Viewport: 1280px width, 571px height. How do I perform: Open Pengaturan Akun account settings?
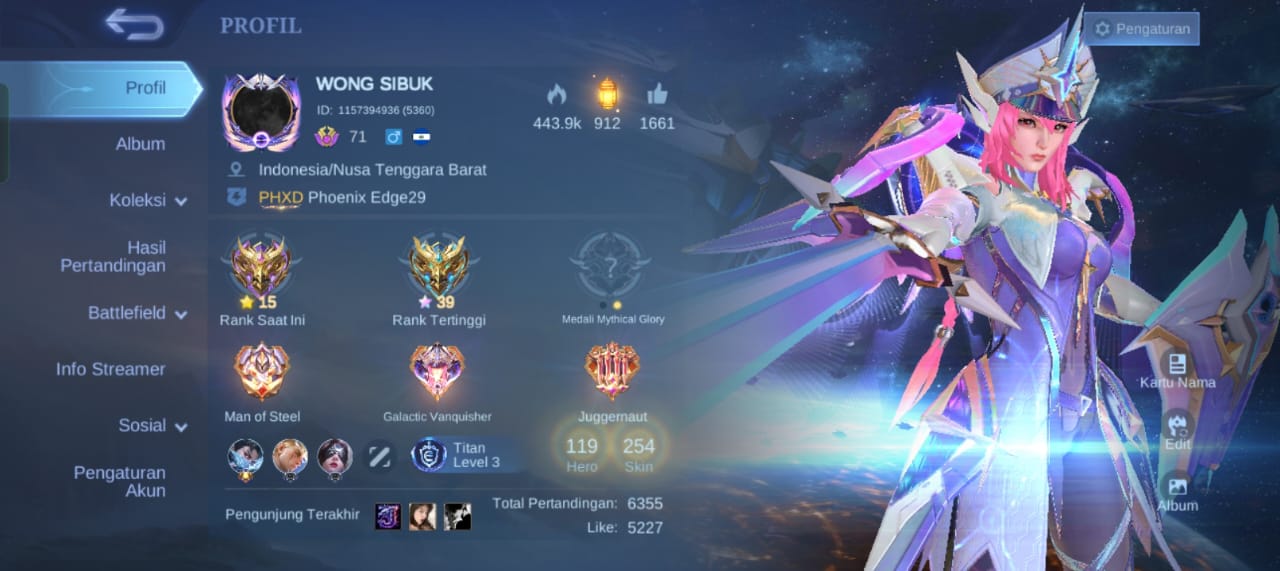click(x=120, y=481)
